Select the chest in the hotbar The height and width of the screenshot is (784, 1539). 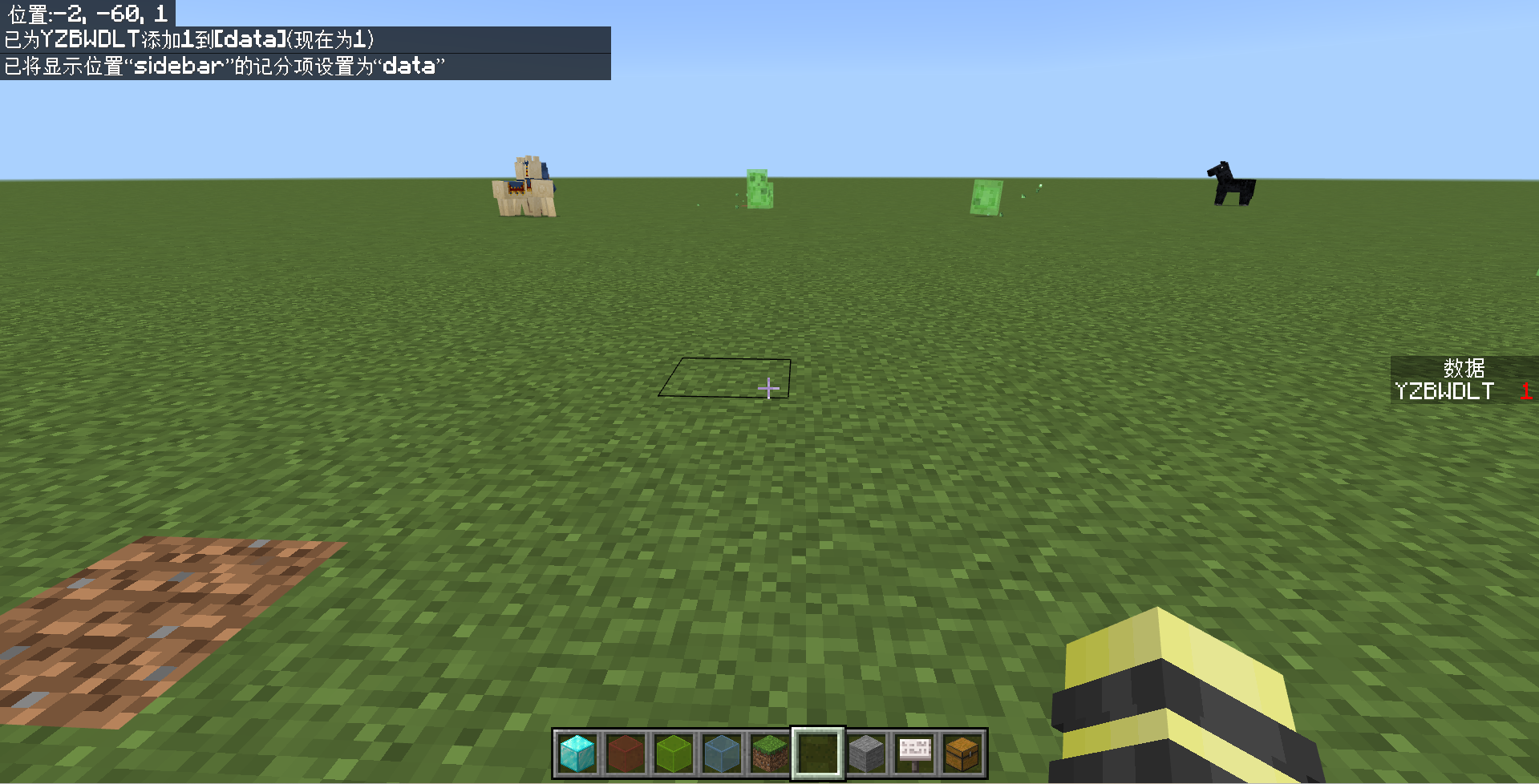(962, 753)
